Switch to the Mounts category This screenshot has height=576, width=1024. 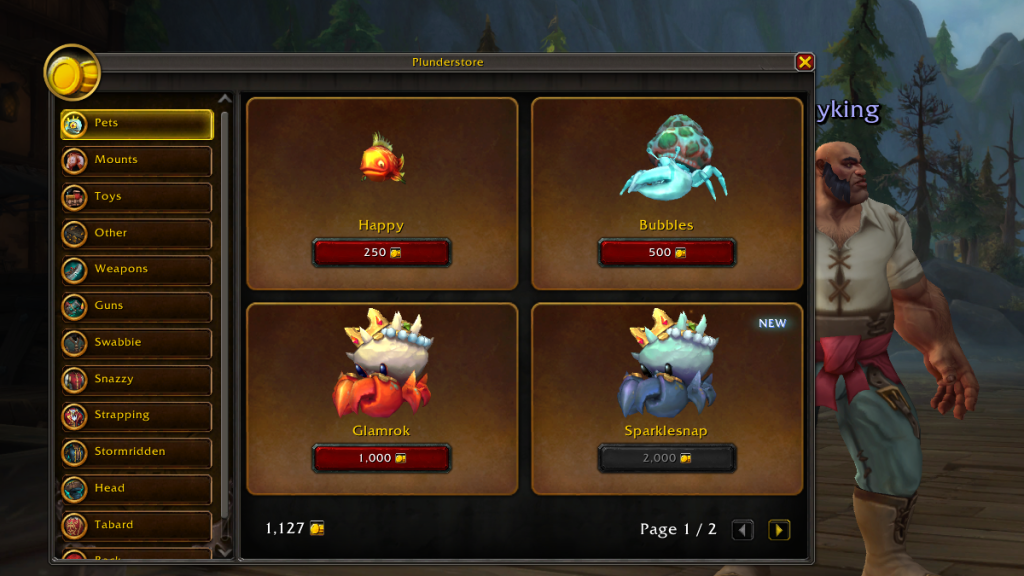click(x=136, y=160)
